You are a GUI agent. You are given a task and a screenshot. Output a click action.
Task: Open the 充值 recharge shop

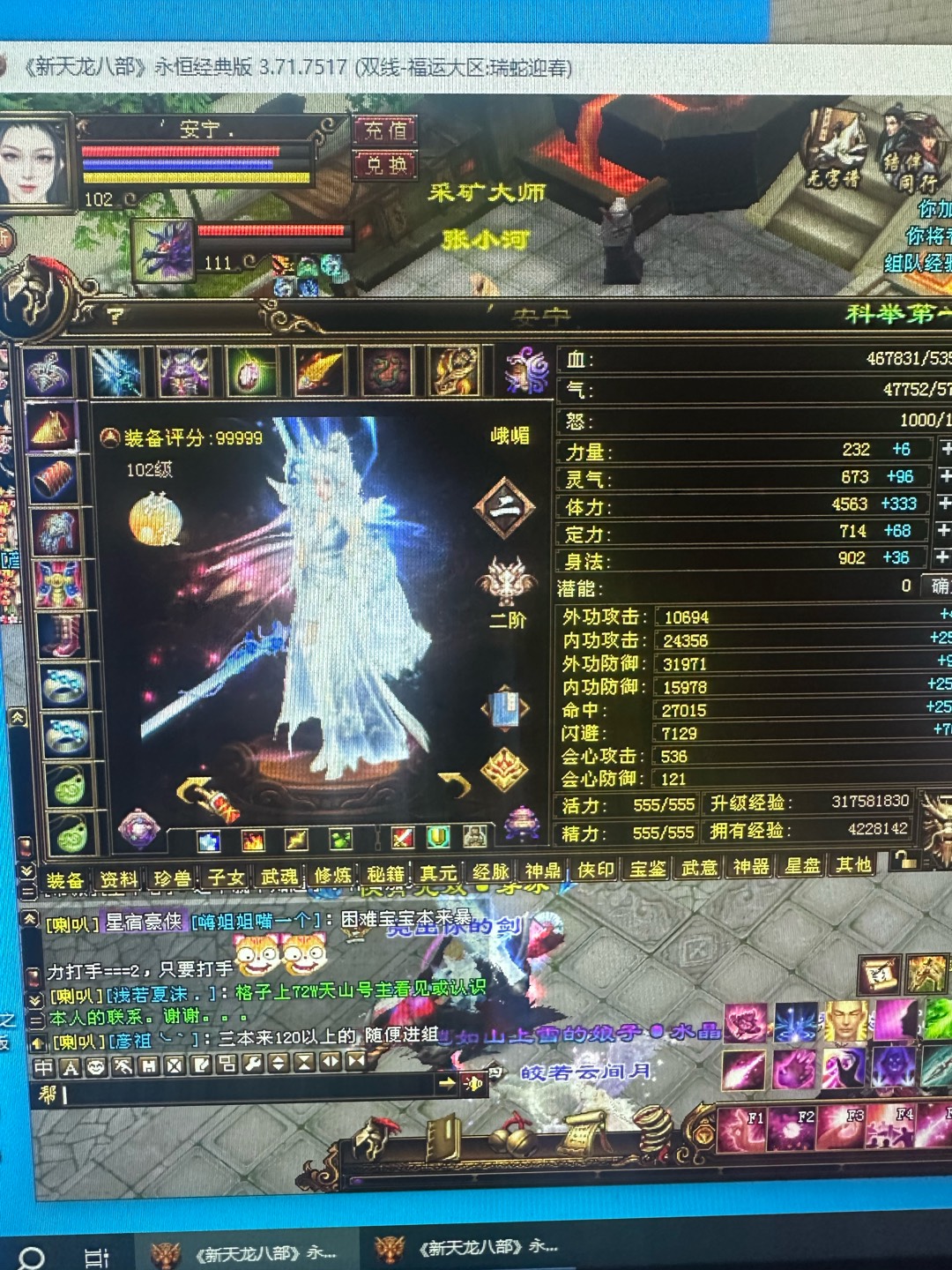[x=385, y=131]
